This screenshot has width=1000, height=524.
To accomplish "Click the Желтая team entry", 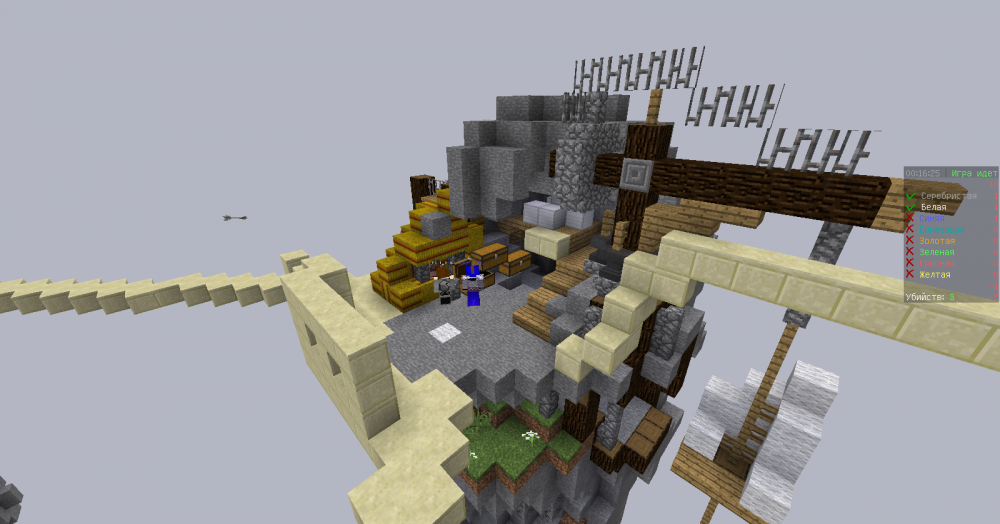I will point(935,274).
